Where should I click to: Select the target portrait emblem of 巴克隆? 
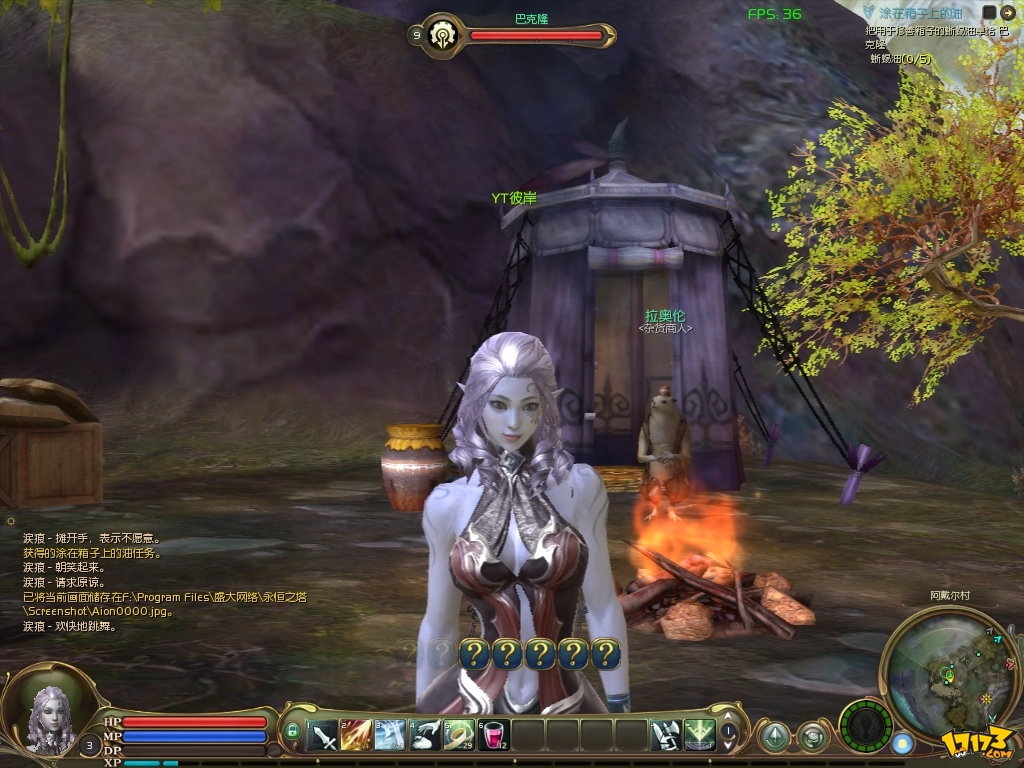click(x=441, y=36)
